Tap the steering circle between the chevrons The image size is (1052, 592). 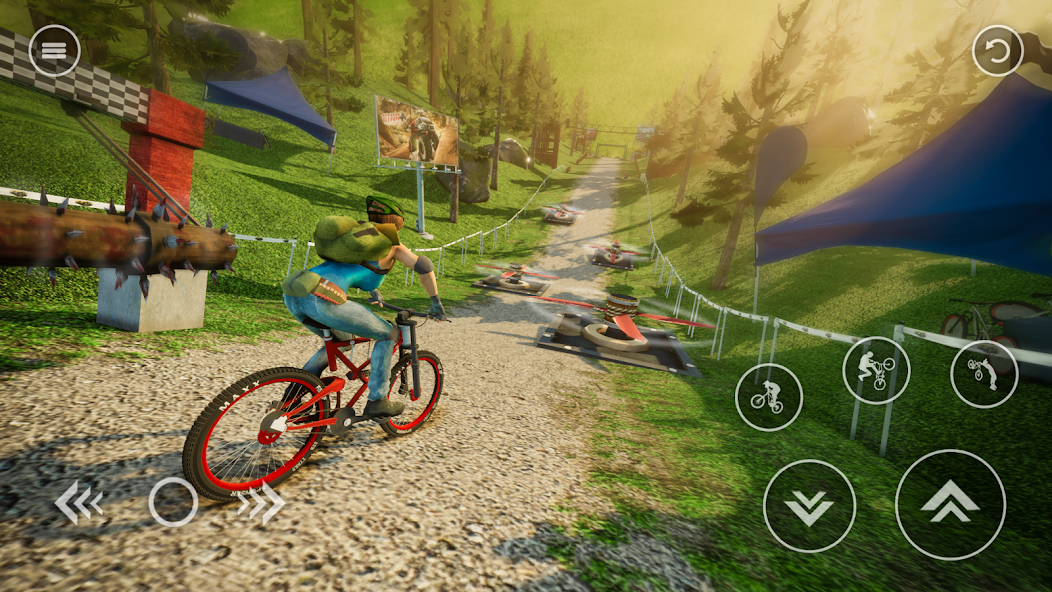[x=173, y=502]
